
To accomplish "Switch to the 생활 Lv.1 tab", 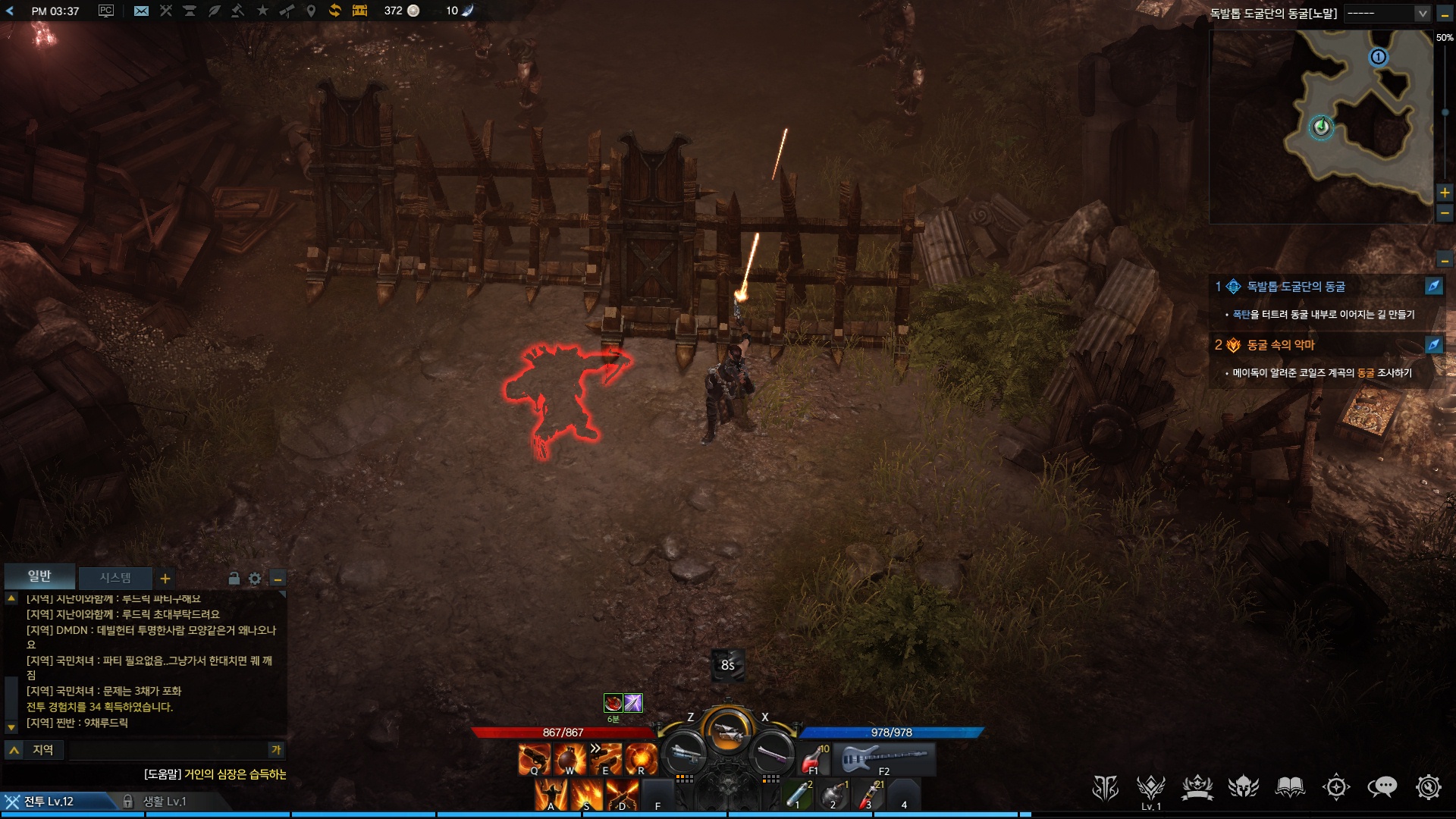I will click(164, 802).
